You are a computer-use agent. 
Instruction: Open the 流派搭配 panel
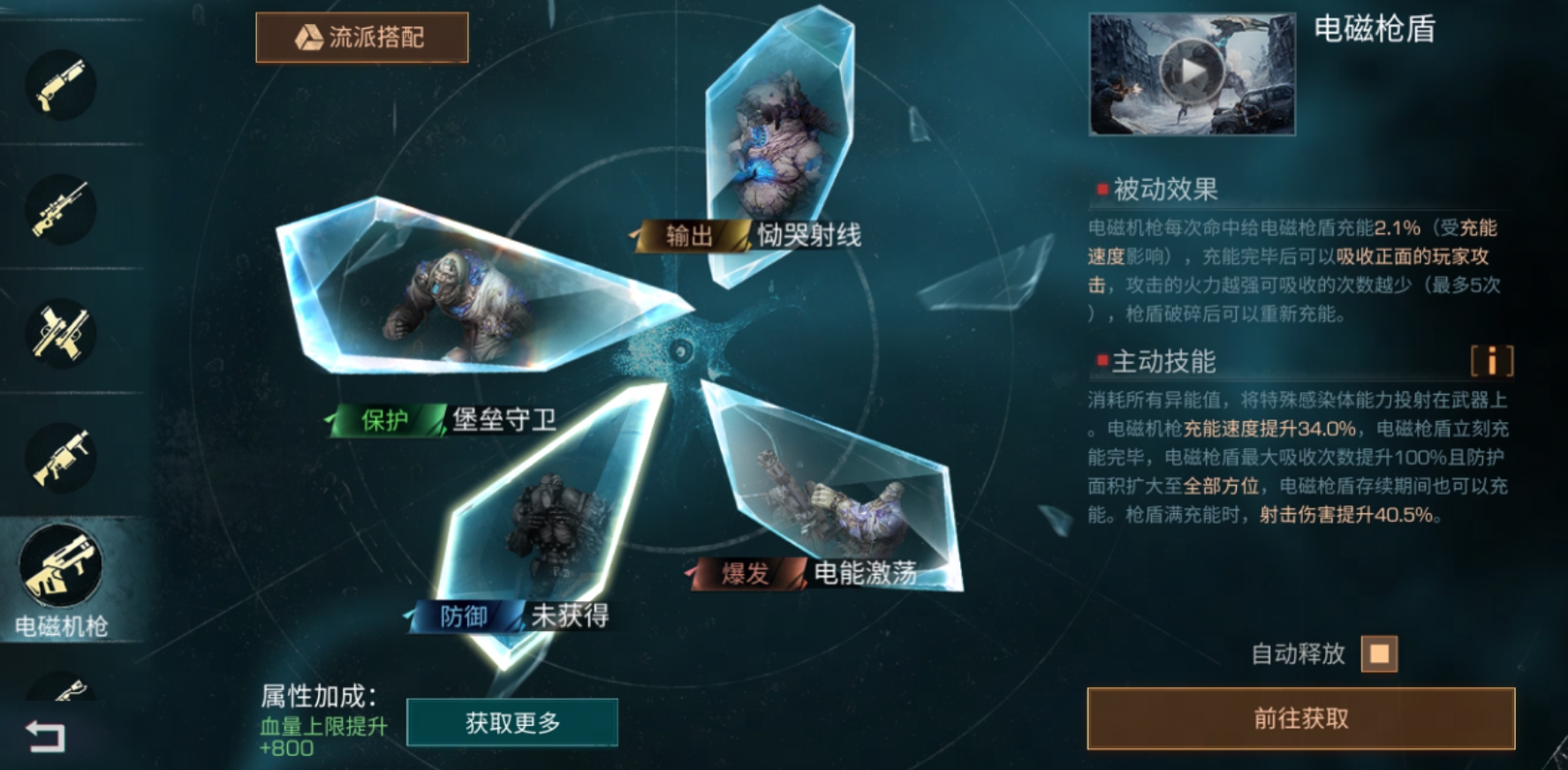pos(362,36)
